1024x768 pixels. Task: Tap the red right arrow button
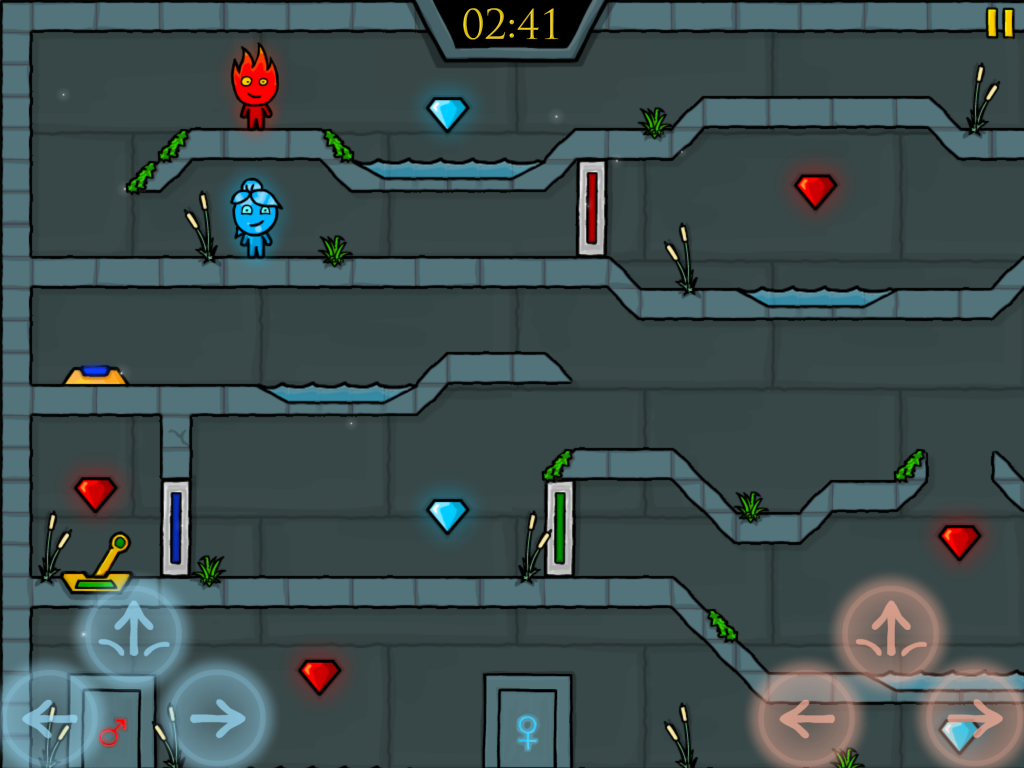(974, 717)
